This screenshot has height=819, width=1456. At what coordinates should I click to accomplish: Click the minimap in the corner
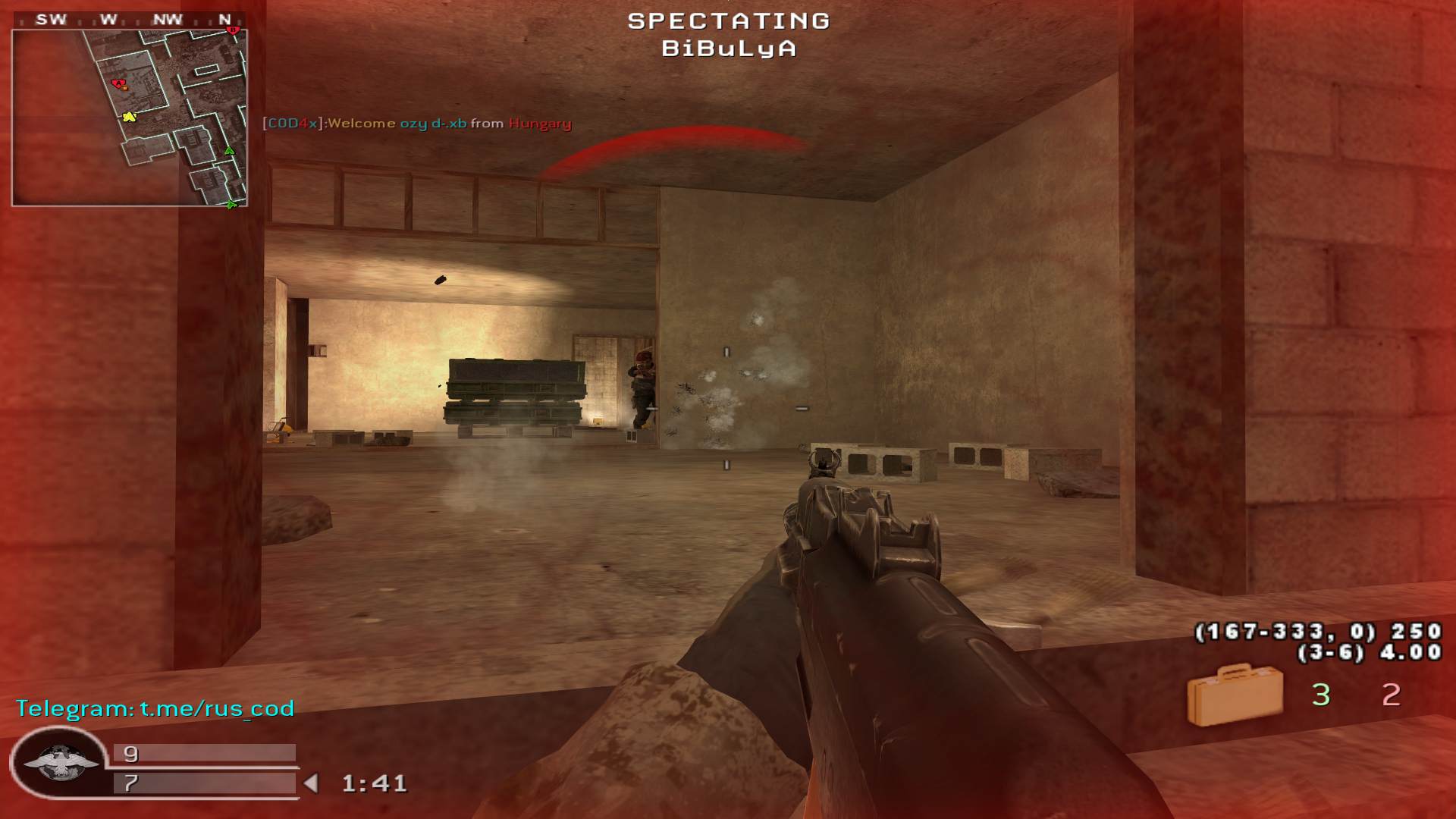(130, 118)
